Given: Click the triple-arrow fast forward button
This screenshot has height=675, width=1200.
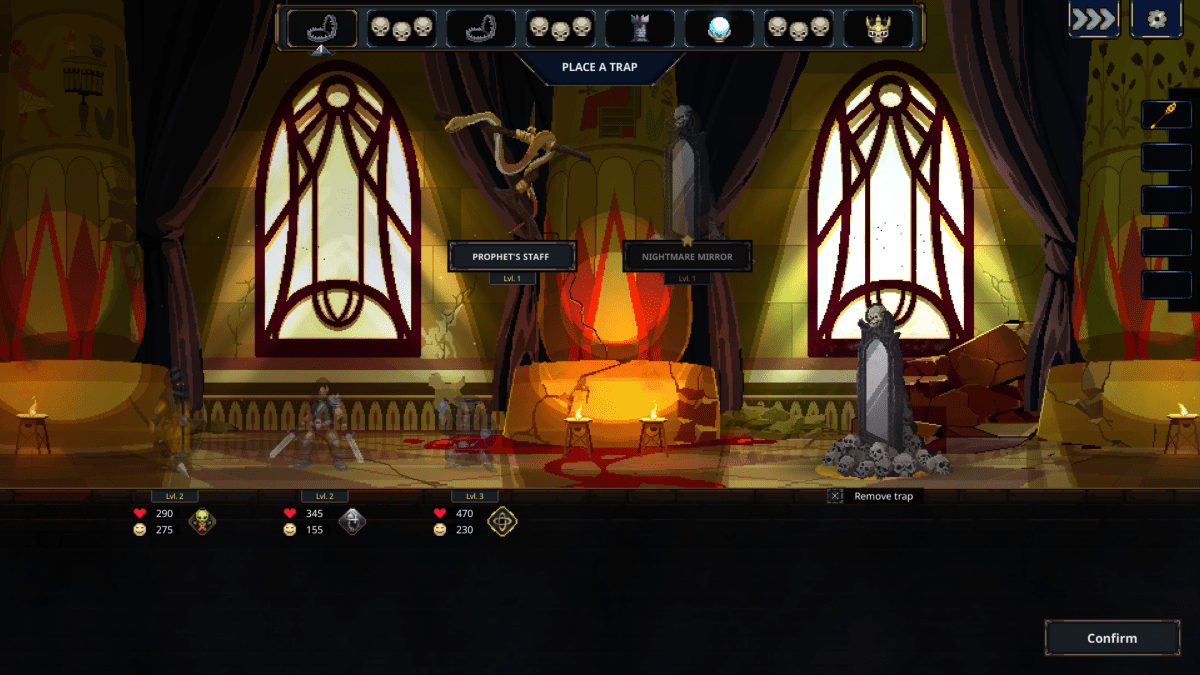Looking at the screenshot, I should click(1093, 20).
